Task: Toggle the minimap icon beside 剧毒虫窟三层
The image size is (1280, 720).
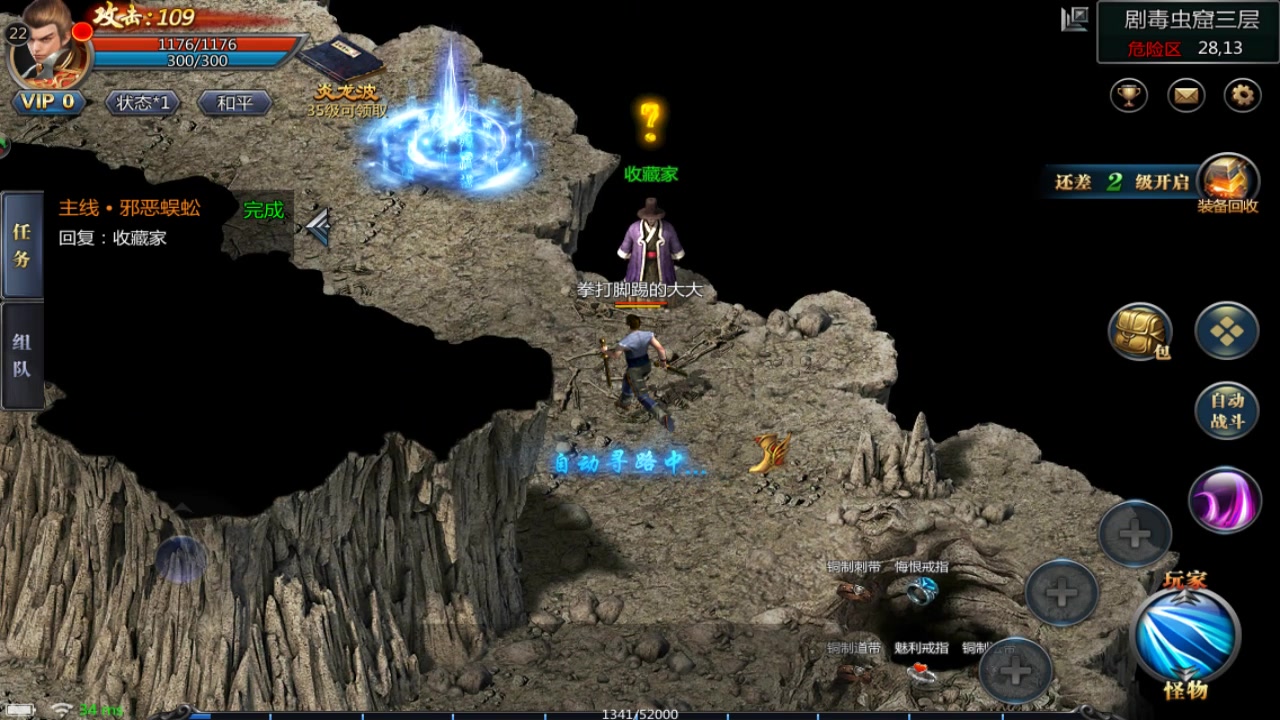Action: click(x=1075, y=19)
